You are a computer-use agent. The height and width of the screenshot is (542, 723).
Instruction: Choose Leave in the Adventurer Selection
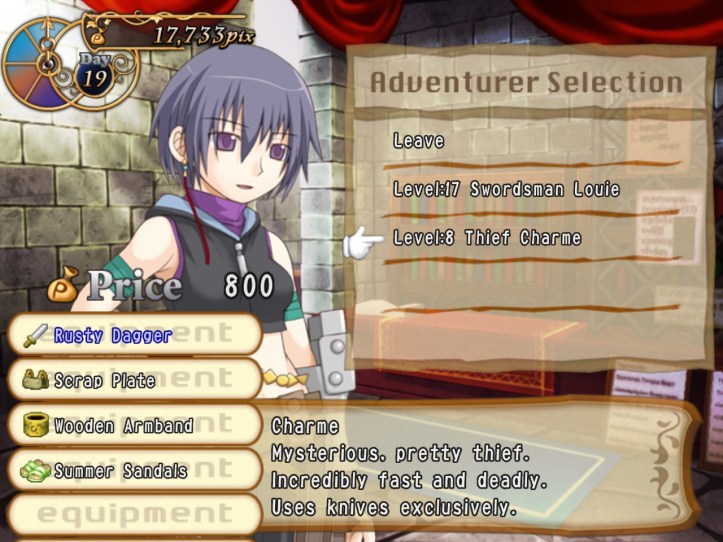click(x=419, y=141)
